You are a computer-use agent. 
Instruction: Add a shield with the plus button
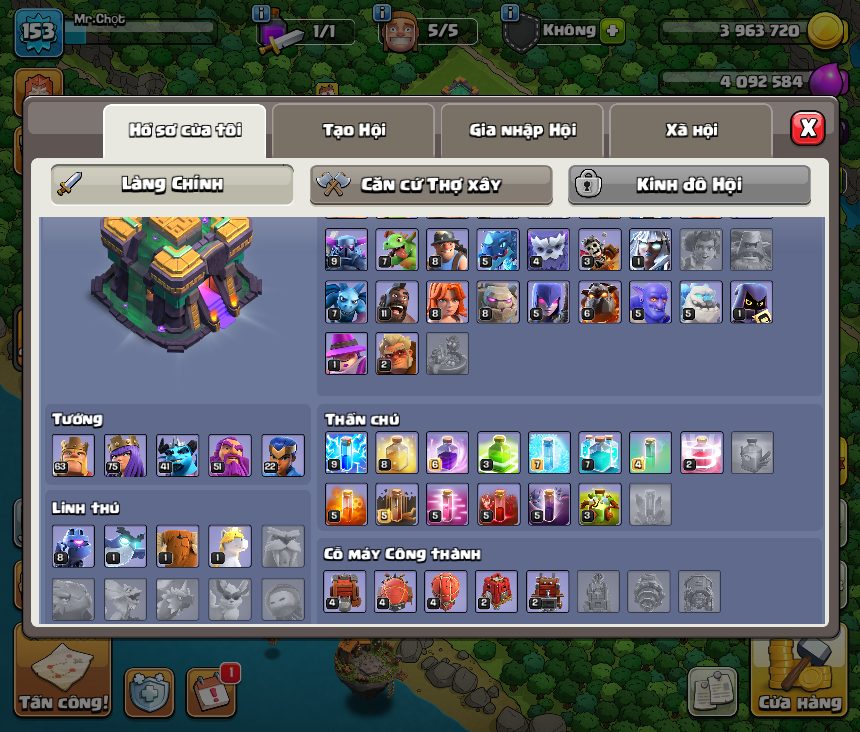pyautogui.click(x=612, y=31)
